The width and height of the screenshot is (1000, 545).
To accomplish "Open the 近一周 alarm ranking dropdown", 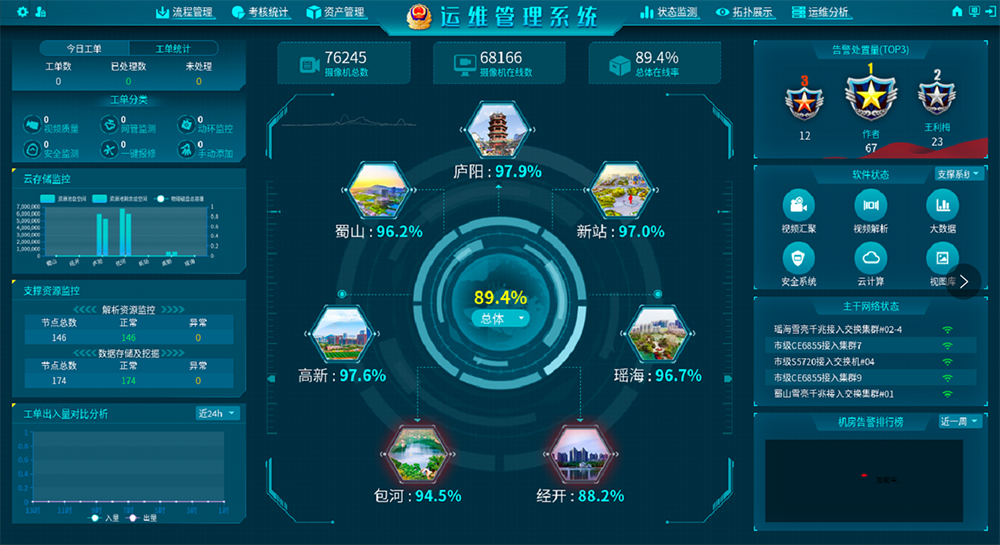I will tap(959, 421).
